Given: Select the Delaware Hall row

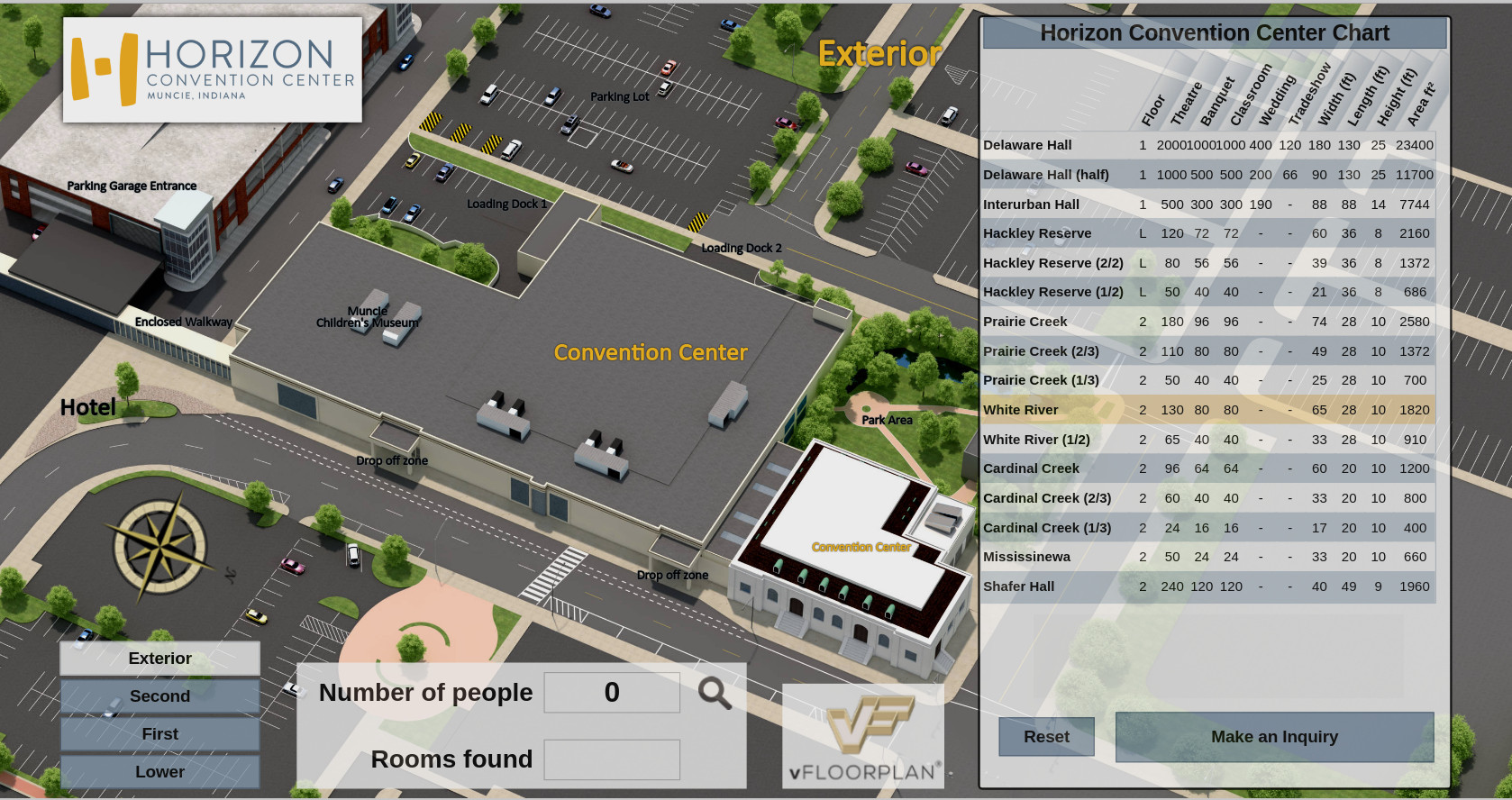Looking at the screenshot, I should pyautogui.click(x=1207, y=145).
